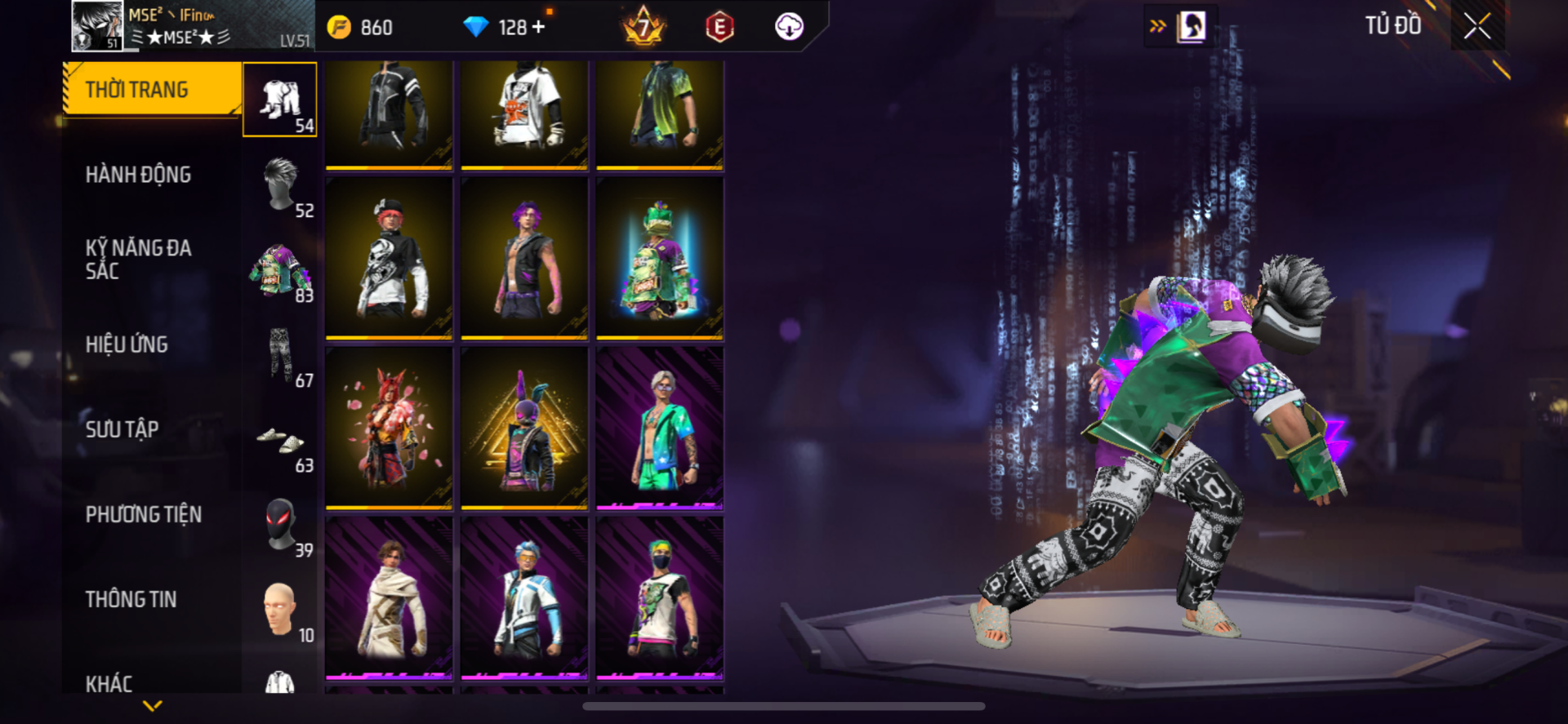This screenshot has height=724, width=1568.
Task: Select the PHƯƠNG TIỆN tab
Action: [144, 514]
